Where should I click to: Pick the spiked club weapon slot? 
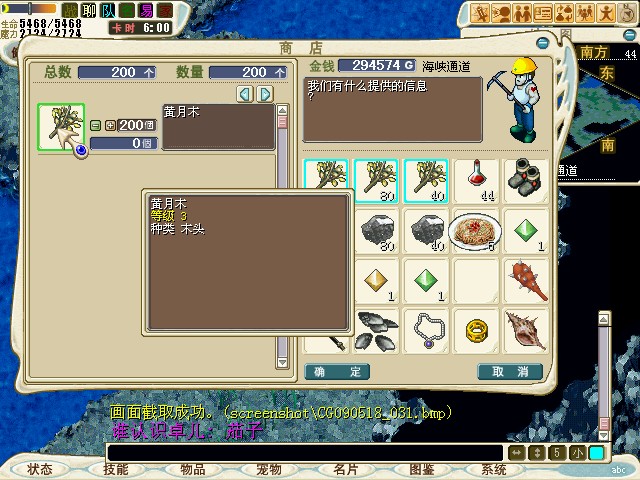pyautogui.click(x=526, y=281)
